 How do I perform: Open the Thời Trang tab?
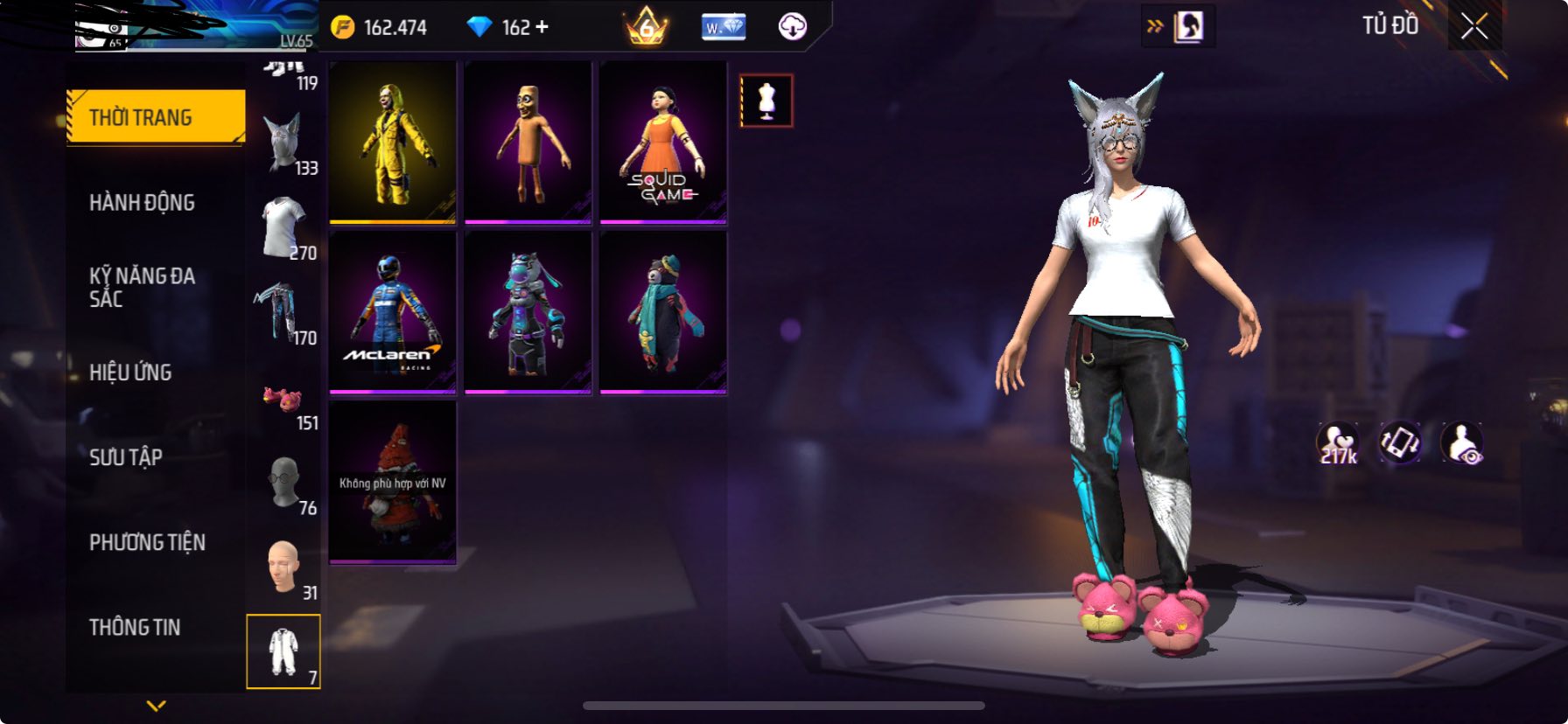[156, 117]
